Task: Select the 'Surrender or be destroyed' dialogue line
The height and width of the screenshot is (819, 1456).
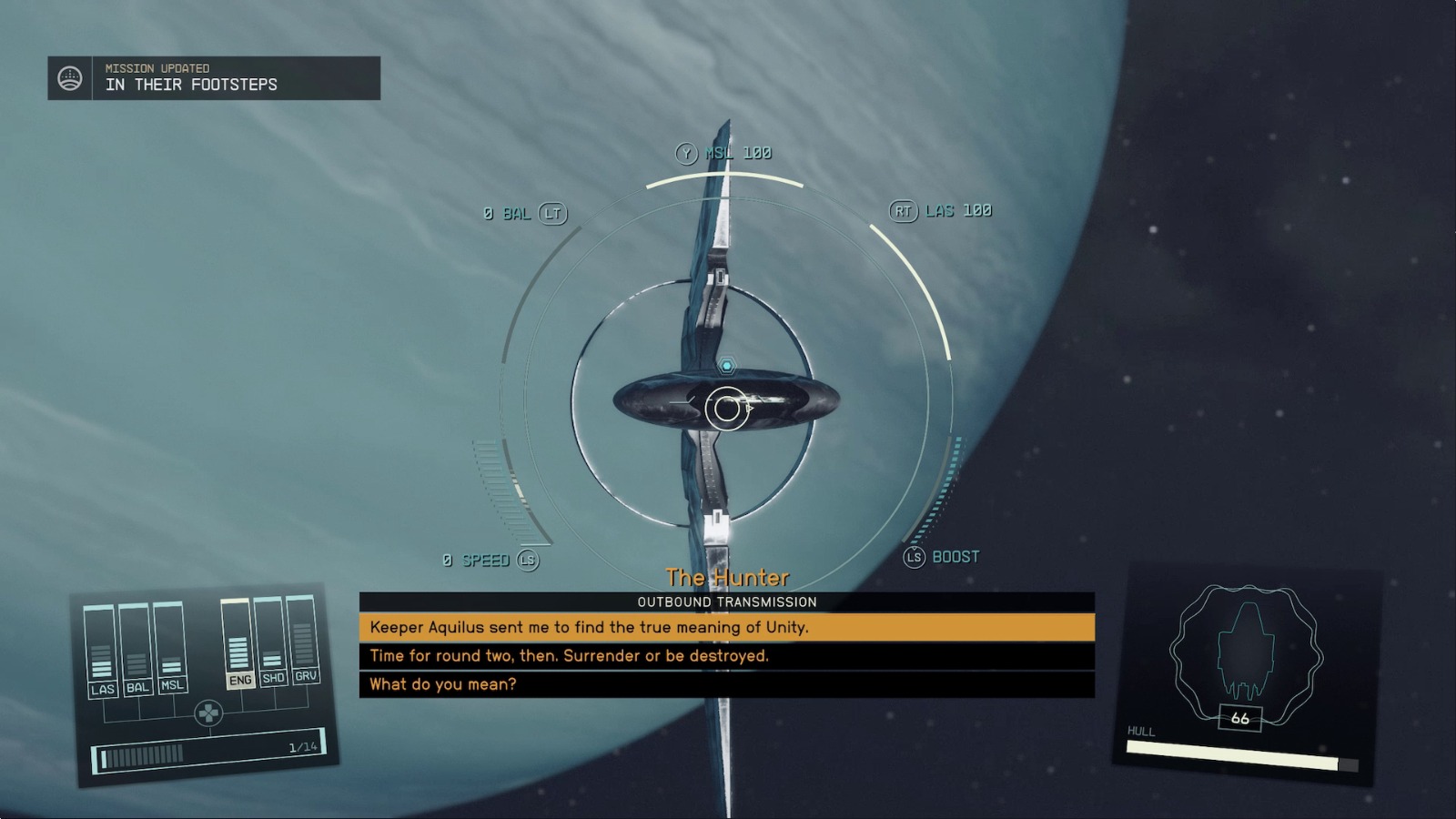Action: tap(569, 655)
